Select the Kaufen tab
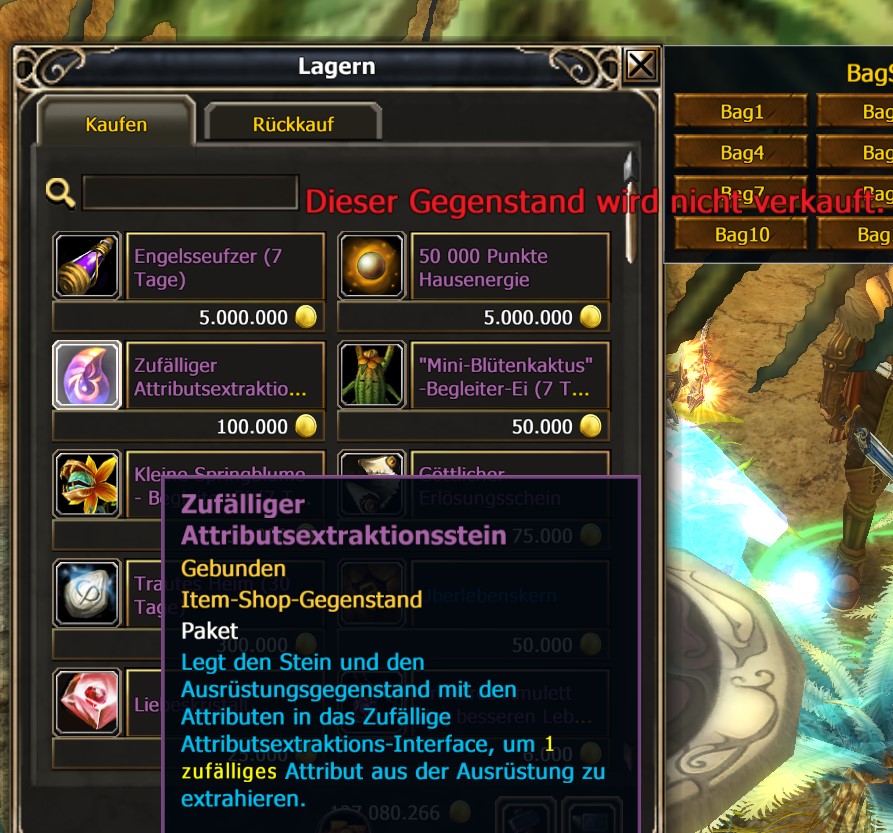The image size is (893, 833). pos(116,124)
